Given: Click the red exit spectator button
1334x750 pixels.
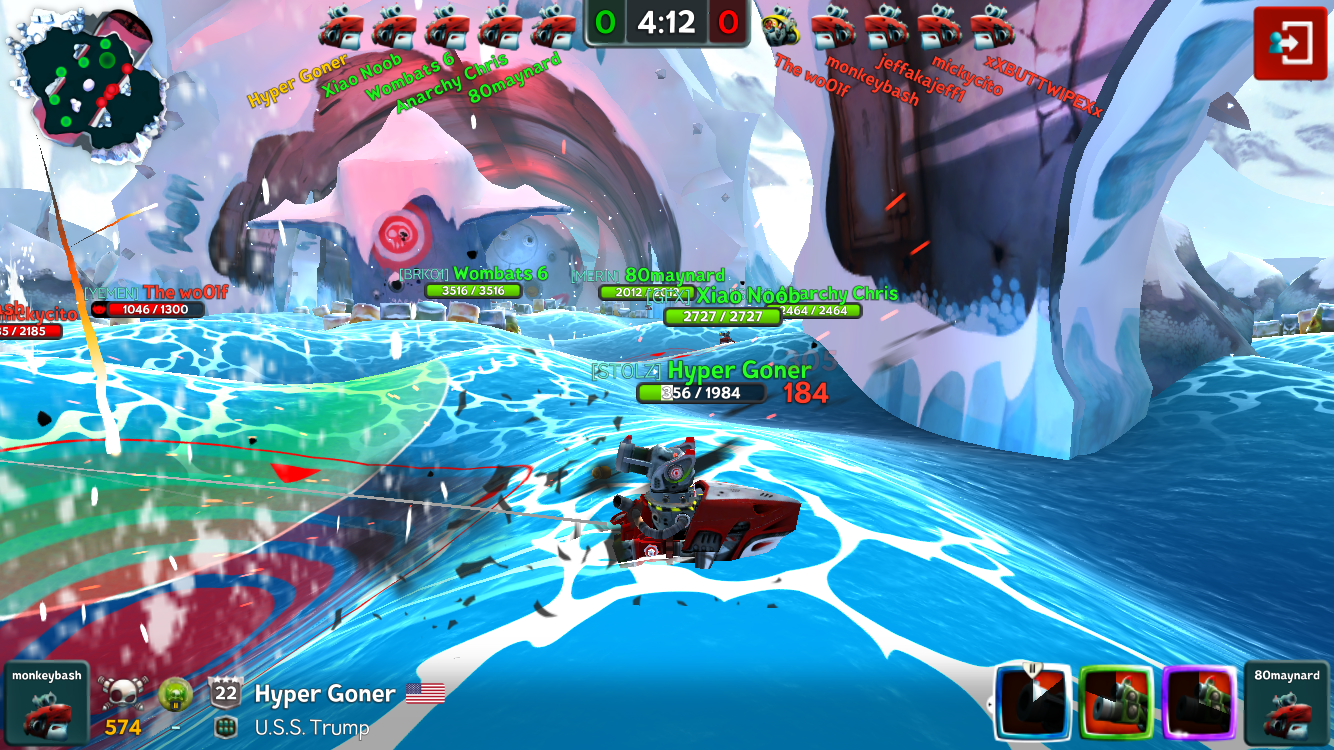Looking at the screenshot, I should [x=1290, y=43].
